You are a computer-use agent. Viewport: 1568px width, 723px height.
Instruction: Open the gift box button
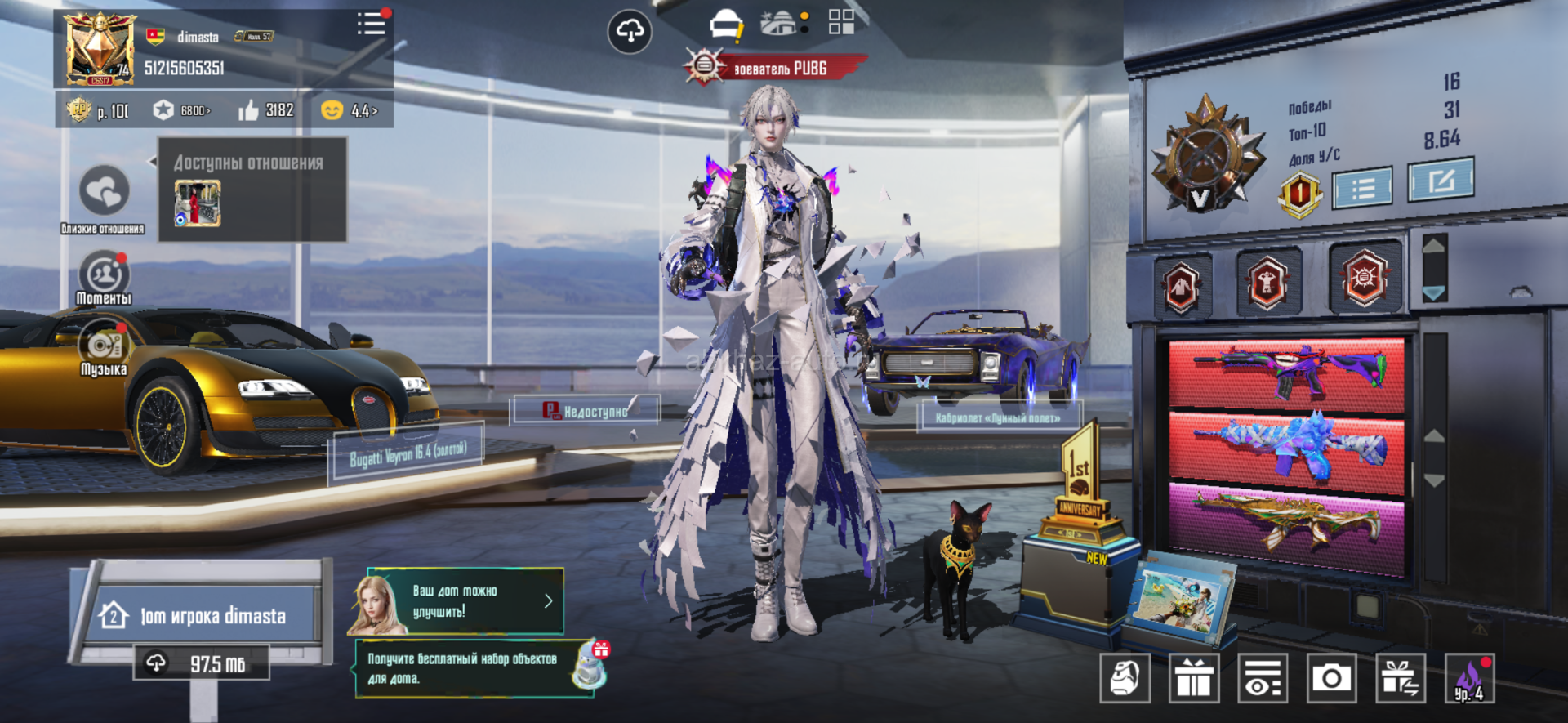pyautogui.click(x=1193, y=678)
